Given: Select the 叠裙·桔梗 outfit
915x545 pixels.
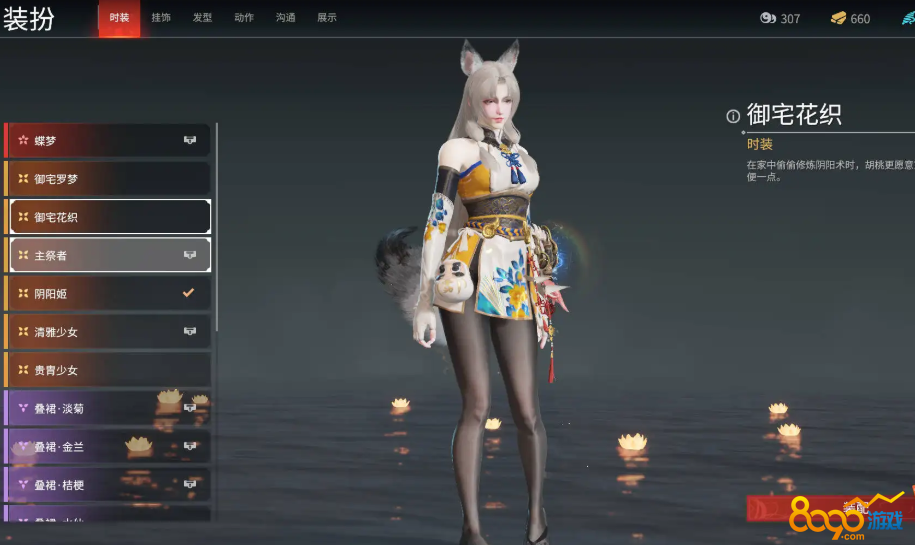Looking at the screenshot, I should click(x=109, y=485).
